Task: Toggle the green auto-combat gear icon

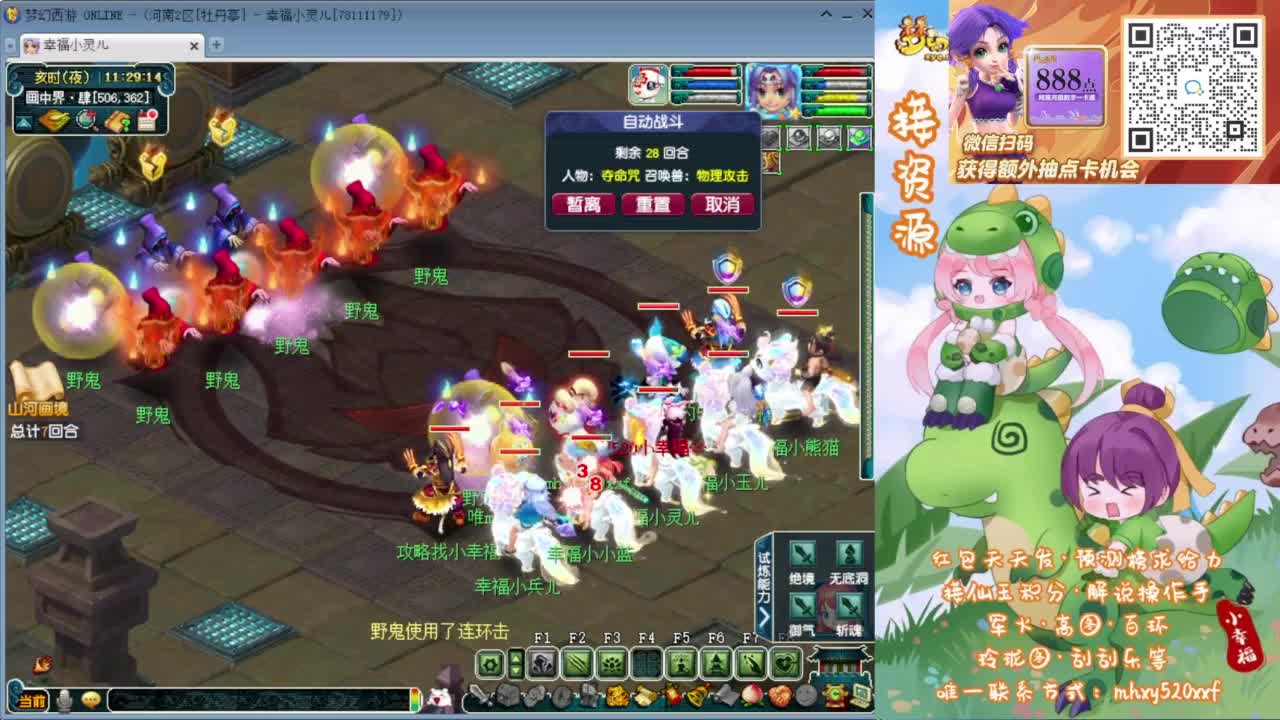Action: (x=490, y=662)
